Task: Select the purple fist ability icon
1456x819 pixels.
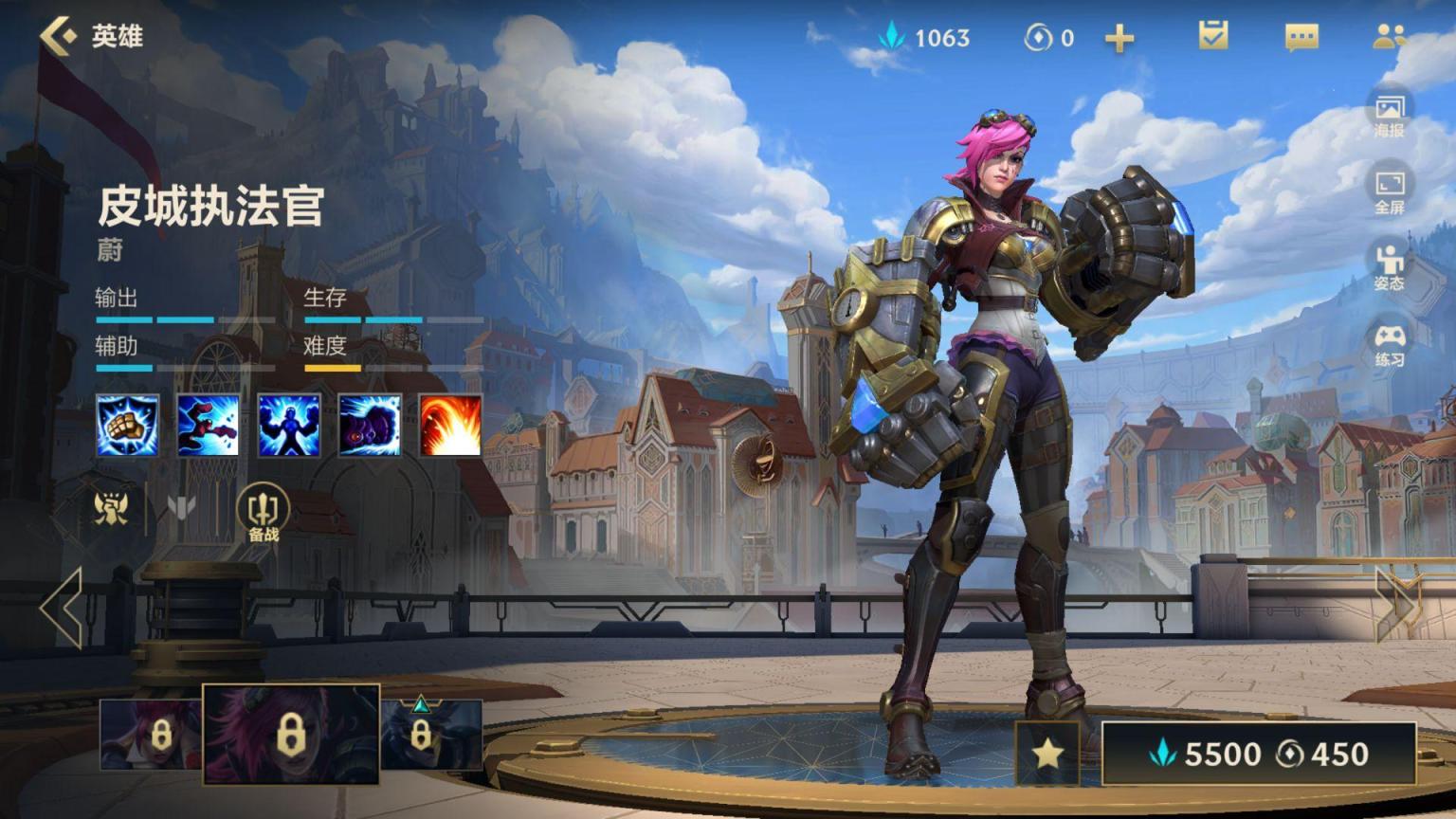Action: click(370, 426)
